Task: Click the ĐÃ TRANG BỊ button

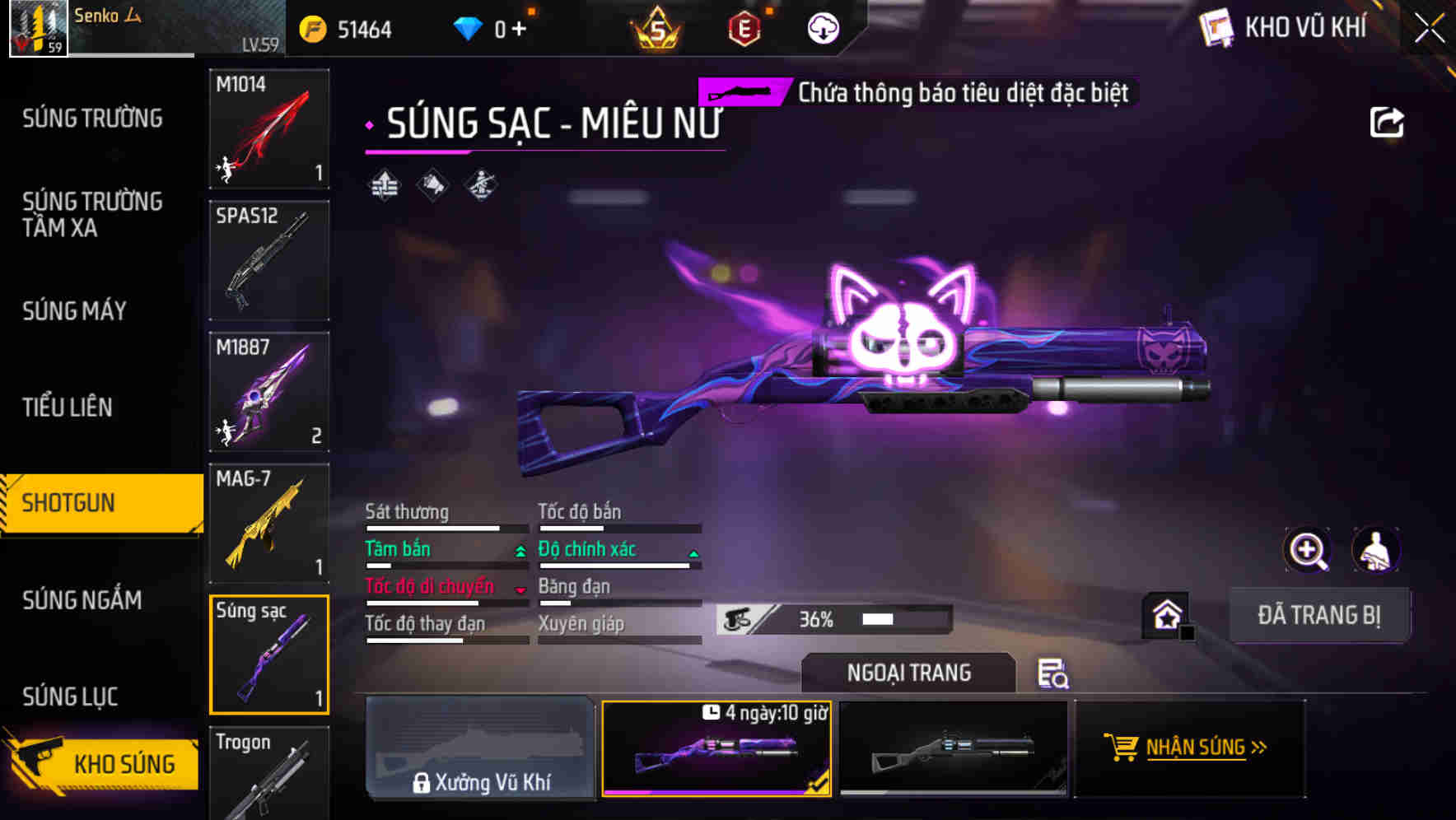Action: point(1321,615)
